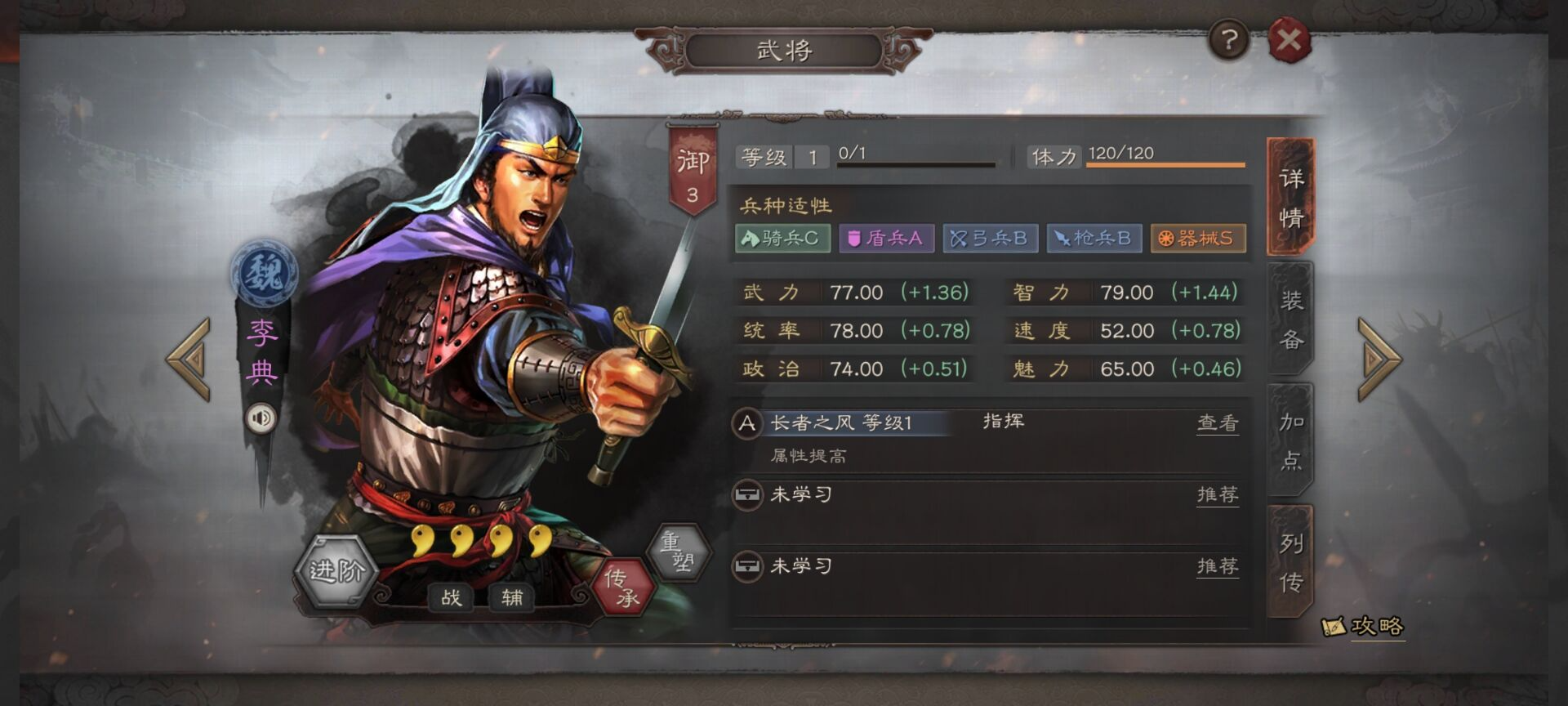Viewport: 1568px width, 706px height.
Task: Close the 武将 general panel
Action: pyautogui.click(x=1289, y=40)
